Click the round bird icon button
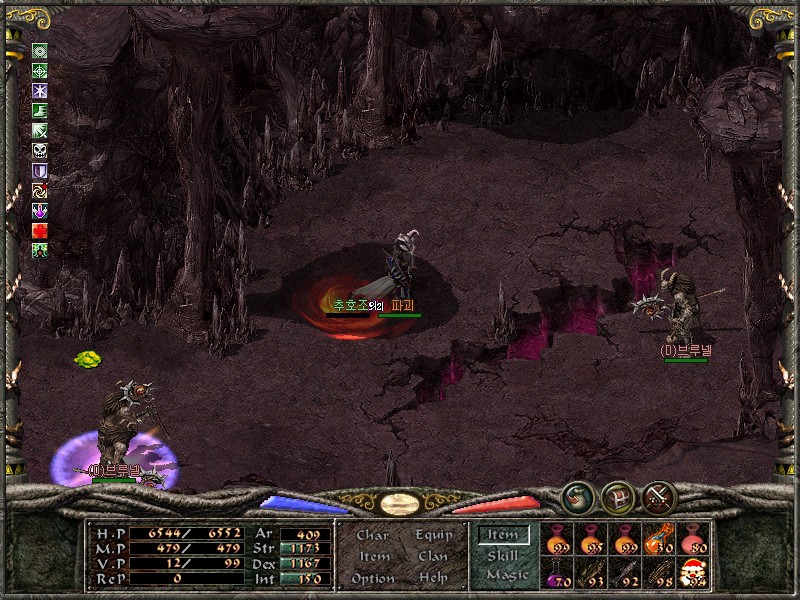Screen dimensions: 800x600 point(577,496)
